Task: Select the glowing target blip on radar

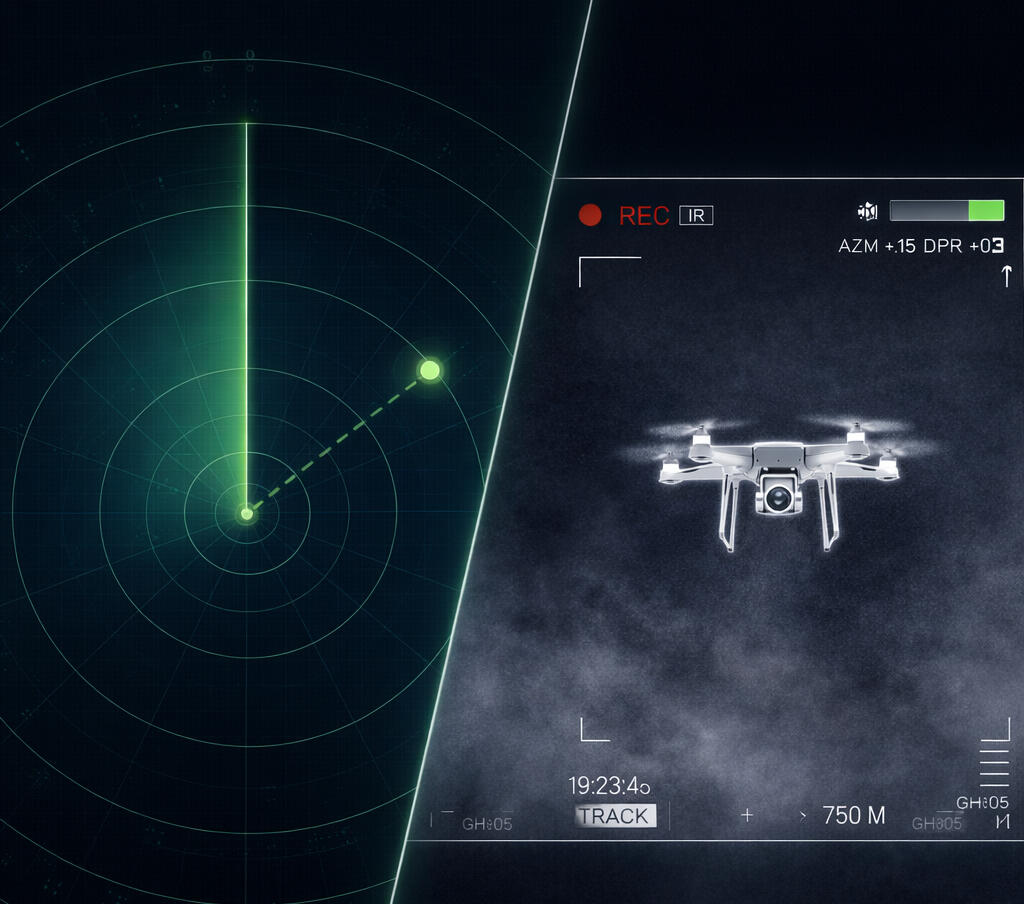Action: tap(429, 370)
